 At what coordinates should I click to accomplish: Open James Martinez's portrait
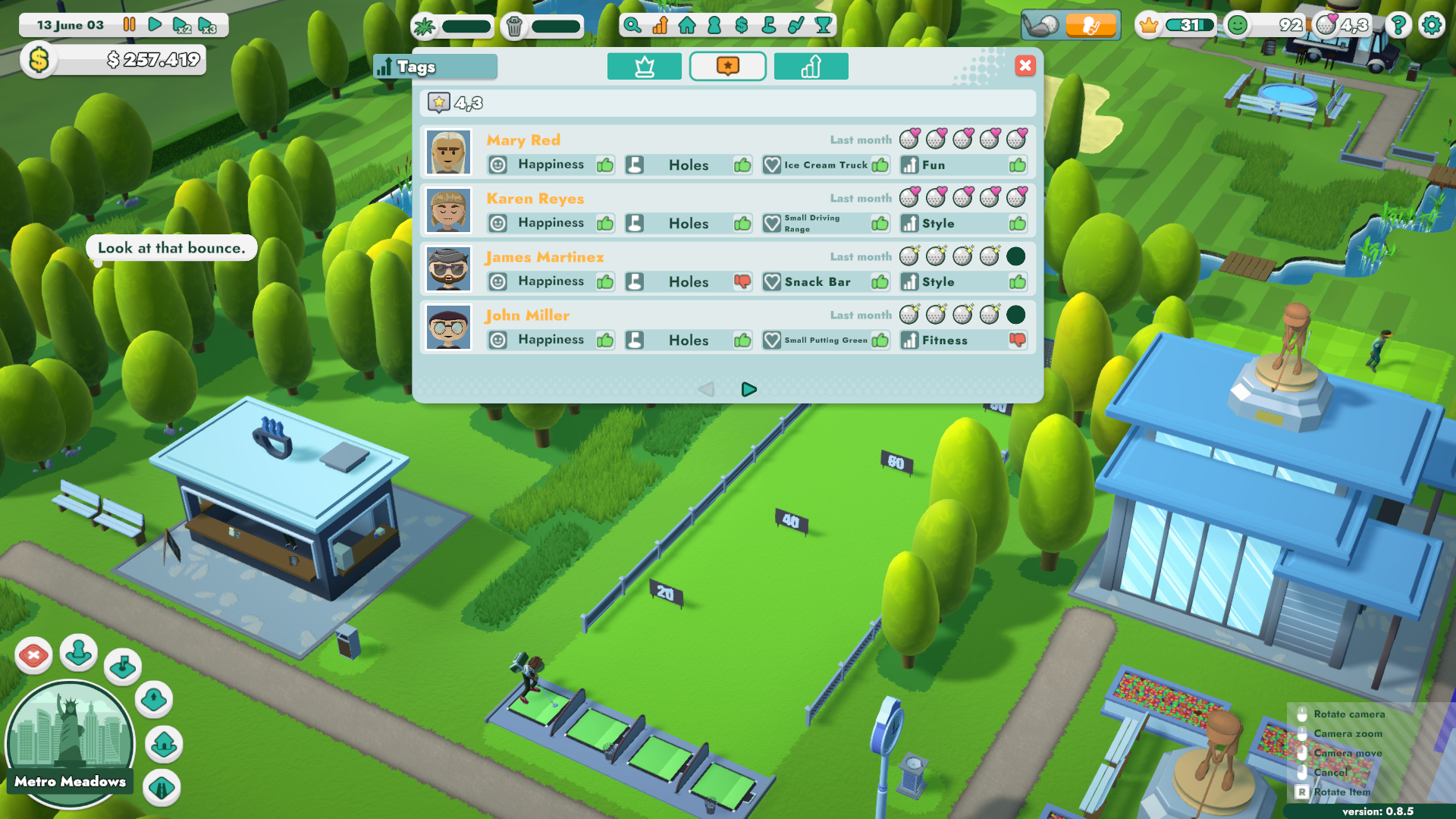coord(448,269)
